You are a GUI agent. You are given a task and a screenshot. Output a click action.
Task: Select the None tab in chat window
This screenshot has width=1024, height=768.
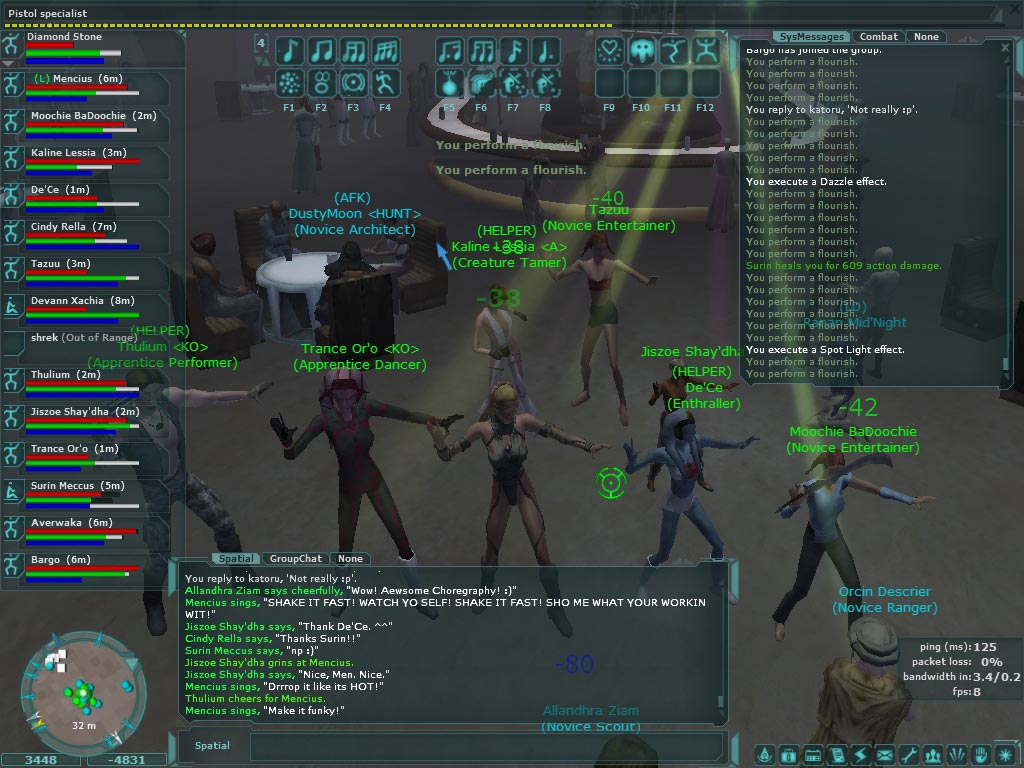350,559
